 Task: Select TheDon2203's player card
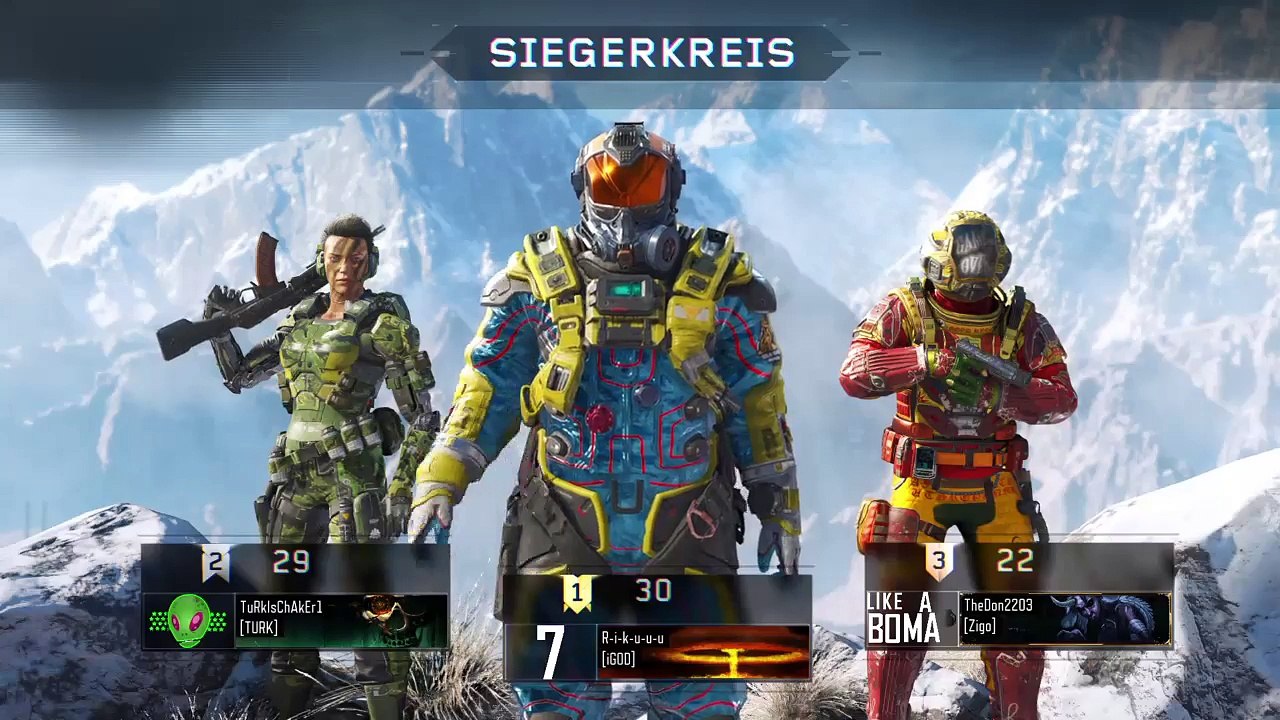pyautogui.click(x=1064, y=617)
